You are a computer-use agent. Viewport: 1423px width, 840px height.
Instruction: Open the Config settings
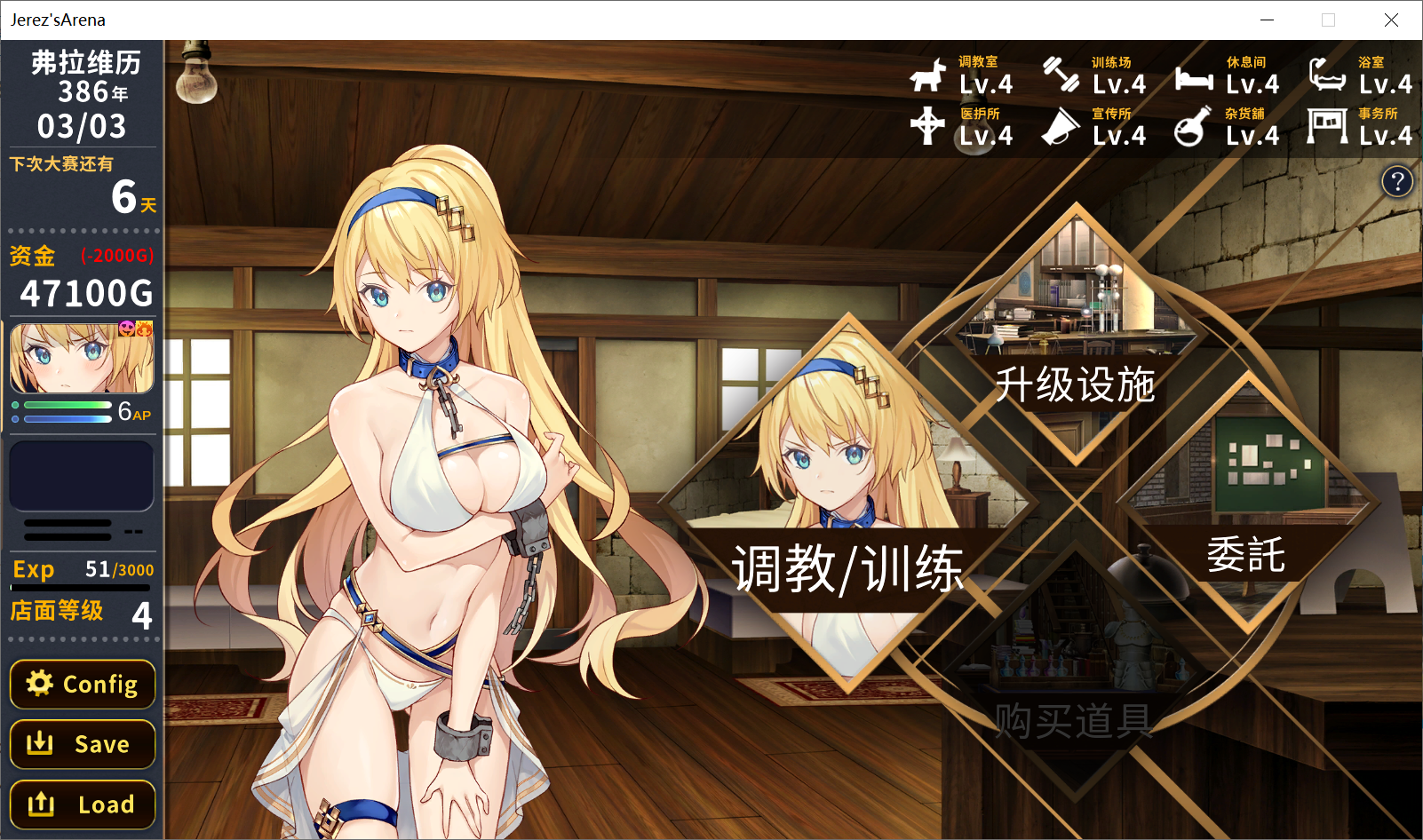coord(82,684)
